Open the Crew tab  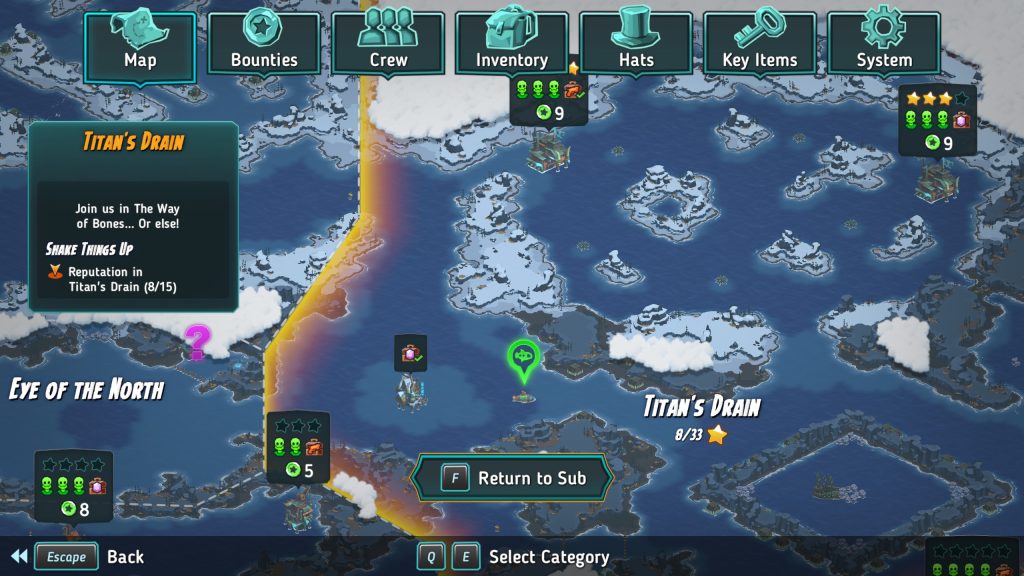tap(388, 43)
